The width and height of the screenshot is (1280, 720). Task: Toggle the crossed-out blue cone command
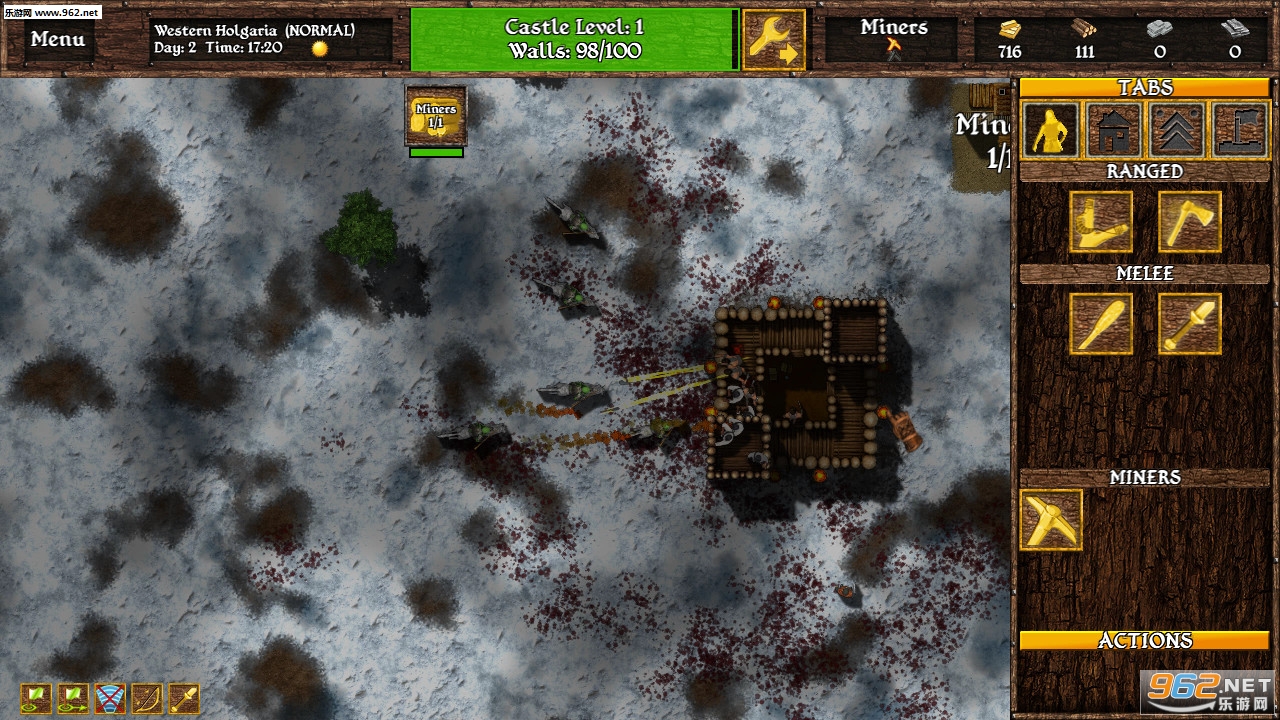[x=110, y=698]
